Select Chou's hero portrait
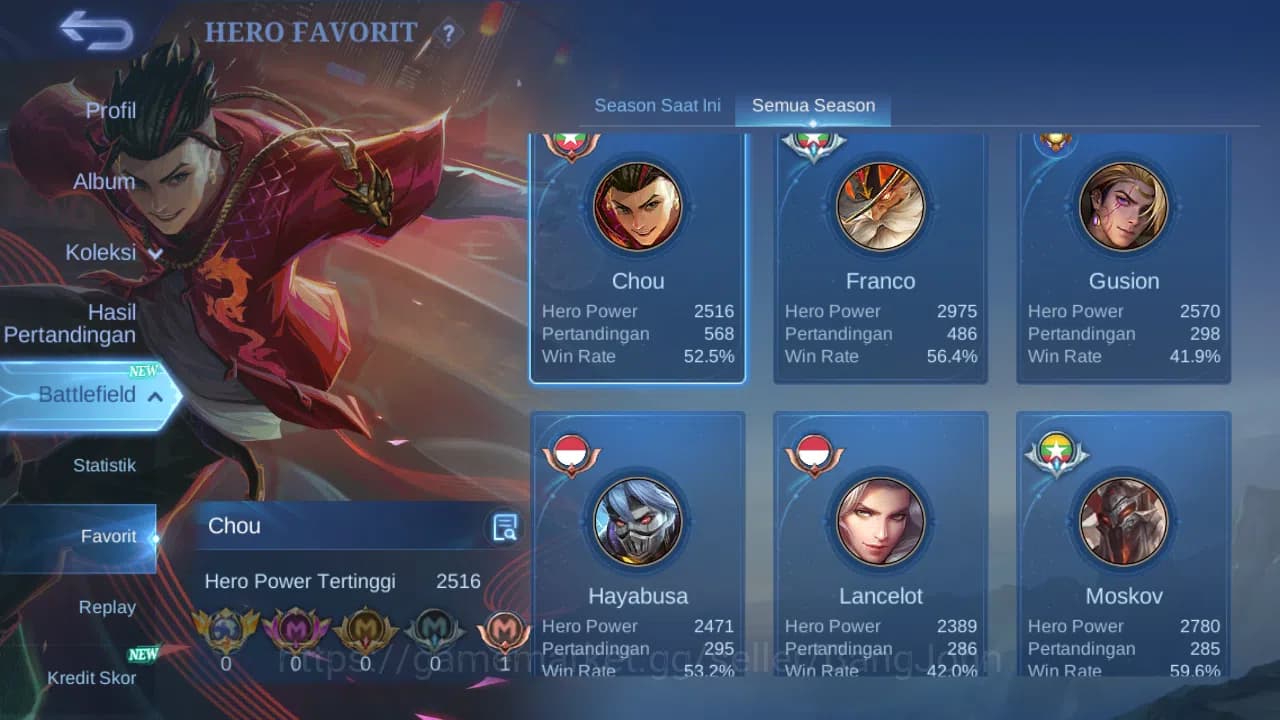This screenshot has width=1280, height=720. tap(638, 208)
